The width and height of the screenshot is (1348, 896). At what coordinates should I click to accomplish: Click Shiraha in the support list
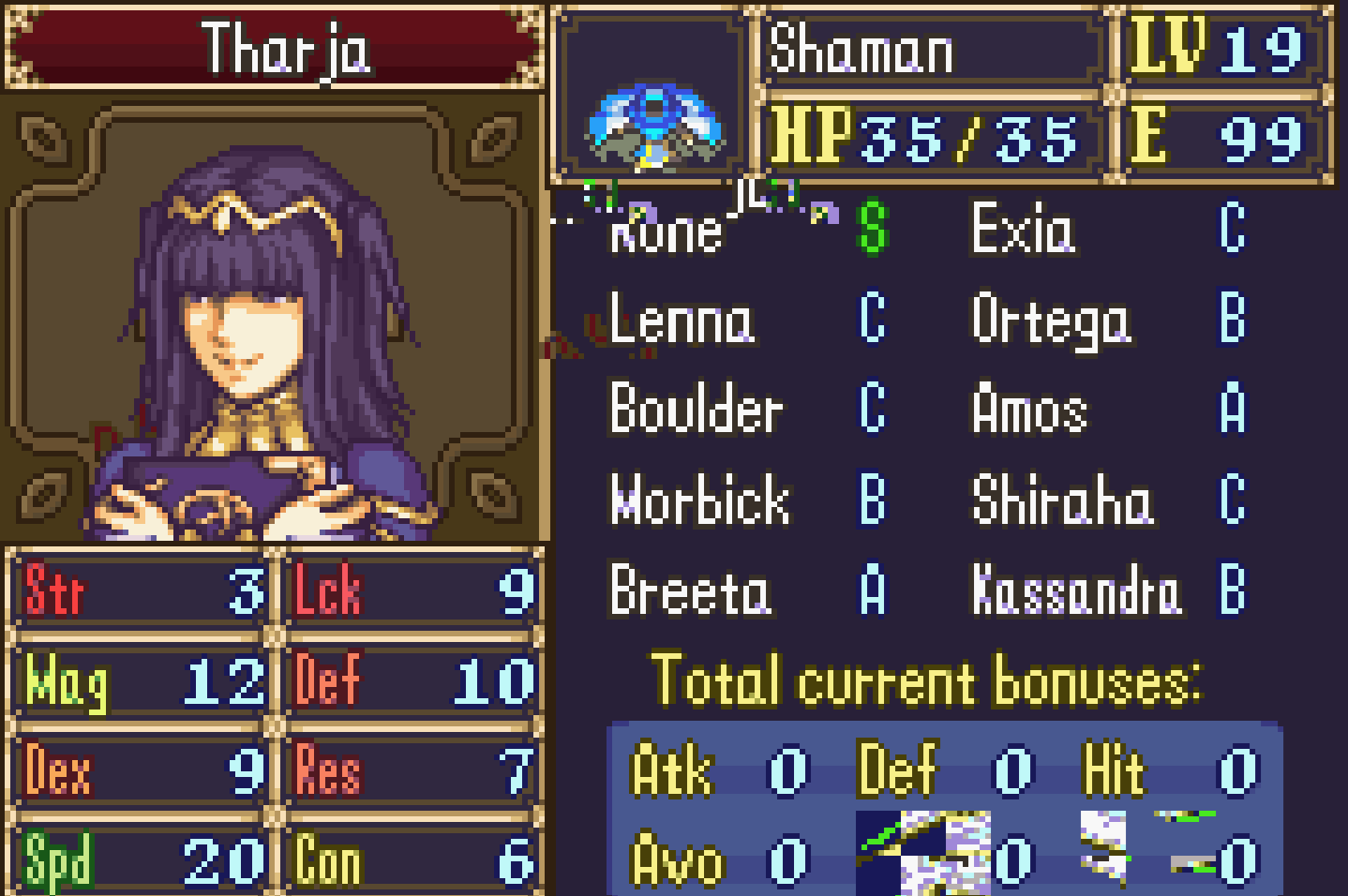[1061, 500]
